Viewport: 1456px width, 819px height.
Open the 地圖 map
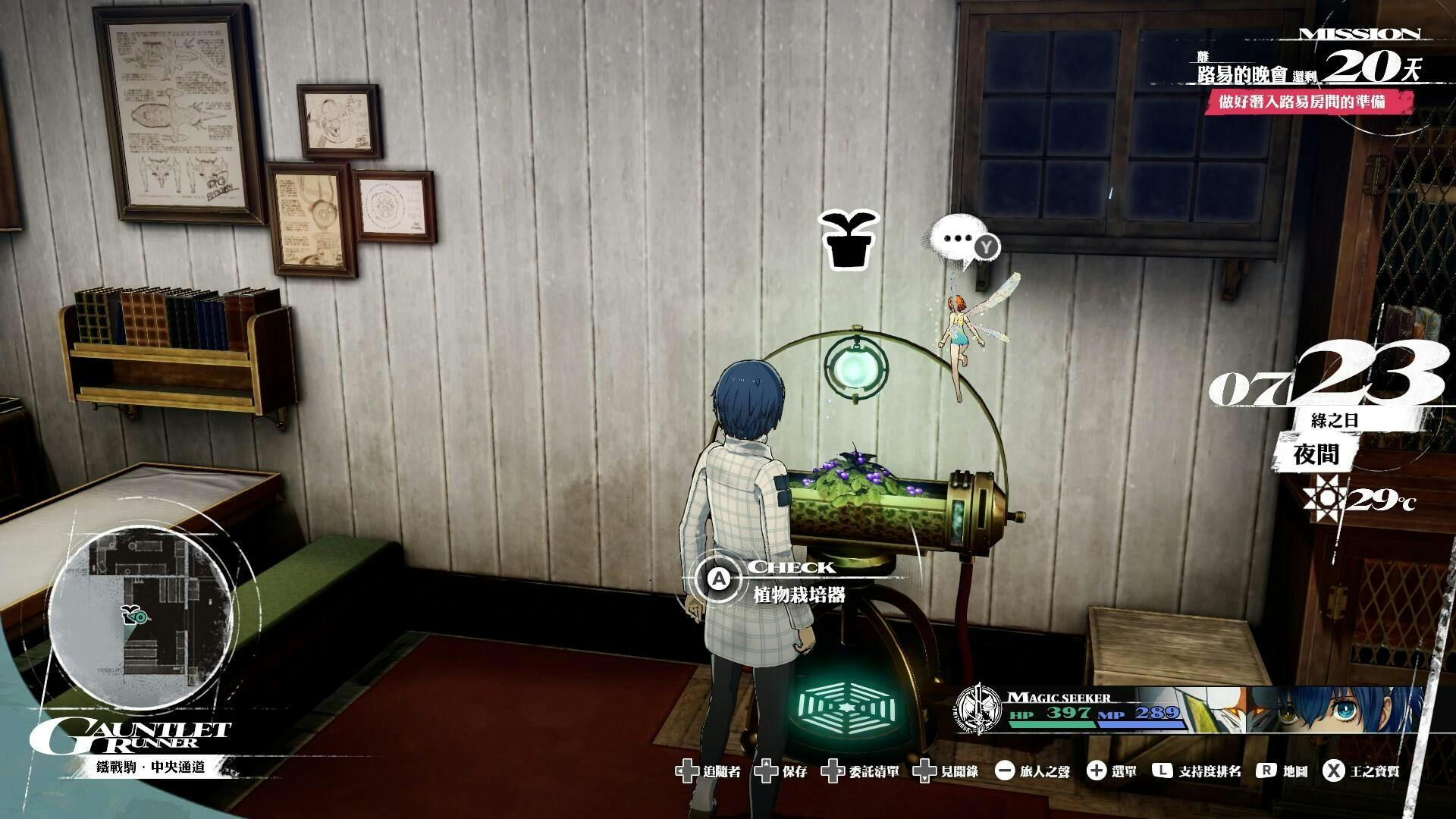pos(1283,772)
